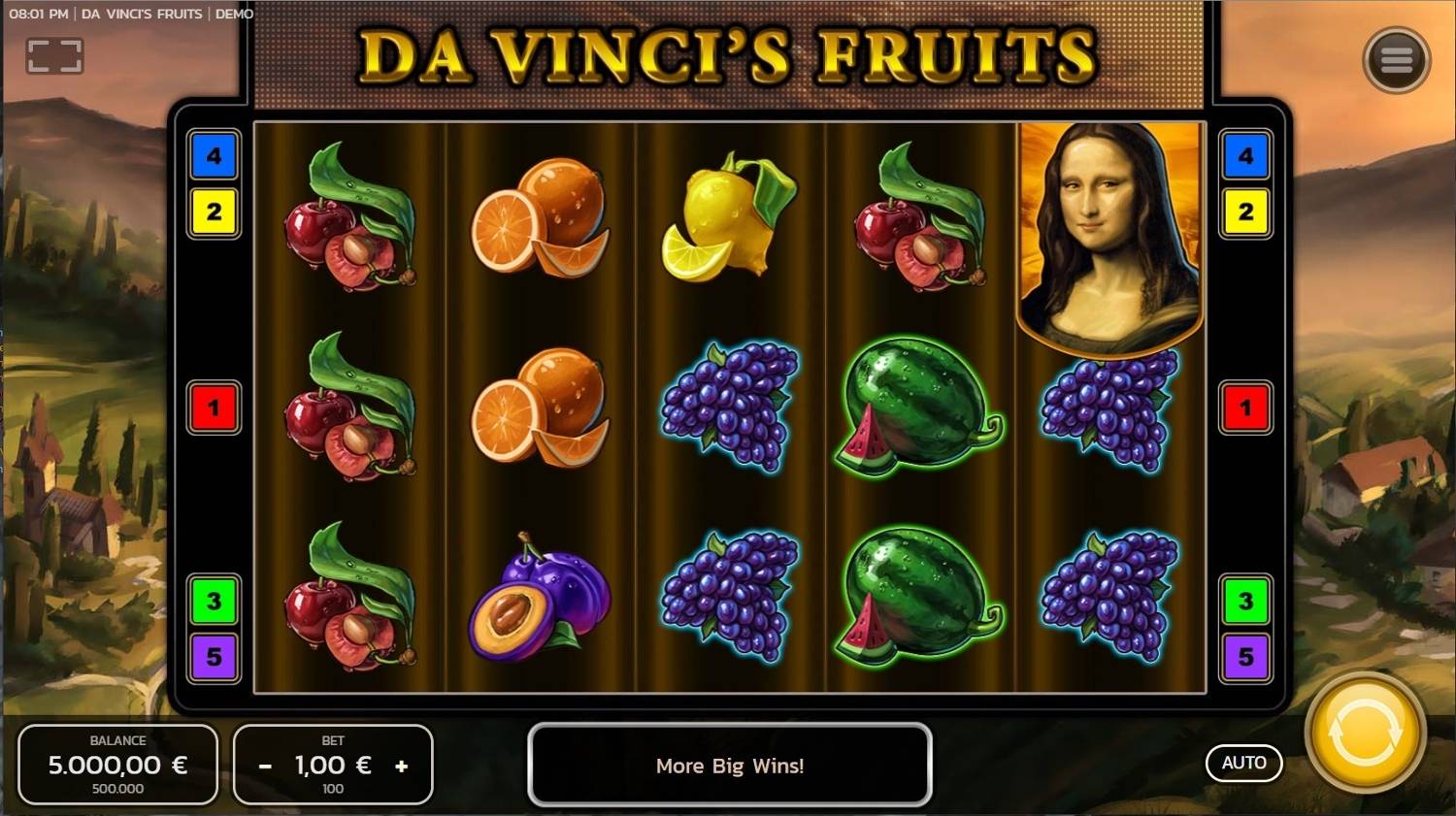Select payline 4 on the left side

(214, 156)
